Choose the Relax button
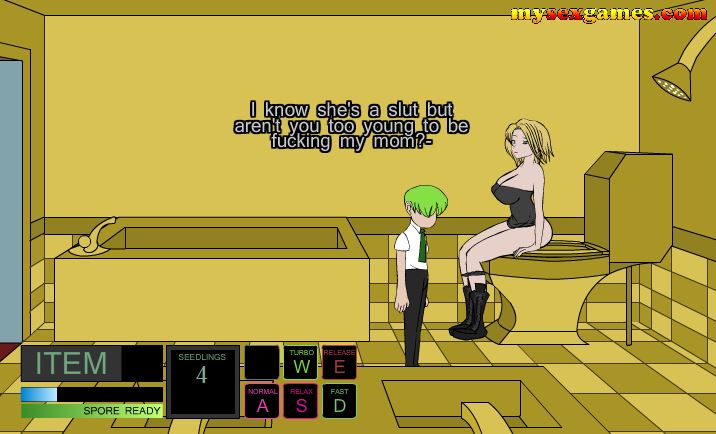Viewport: 716px width, 434px height. 301,401
